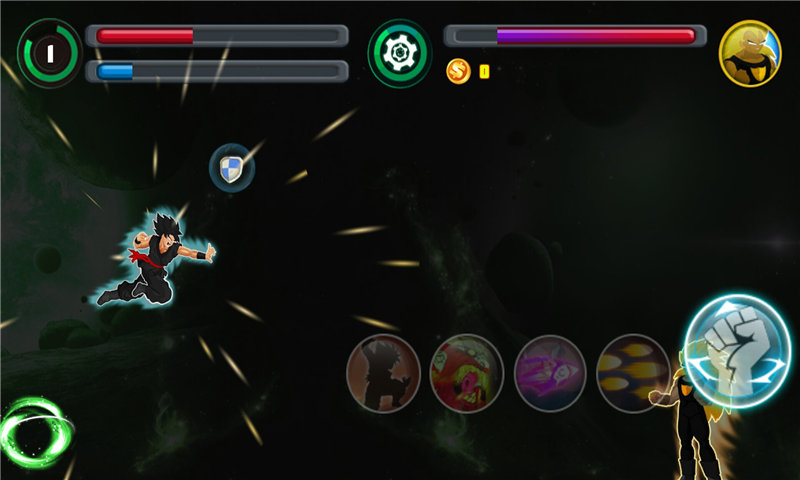The image size is (800, 480).
Task: Click the gold coin currency icon
Action: click(x=458, y=71)
